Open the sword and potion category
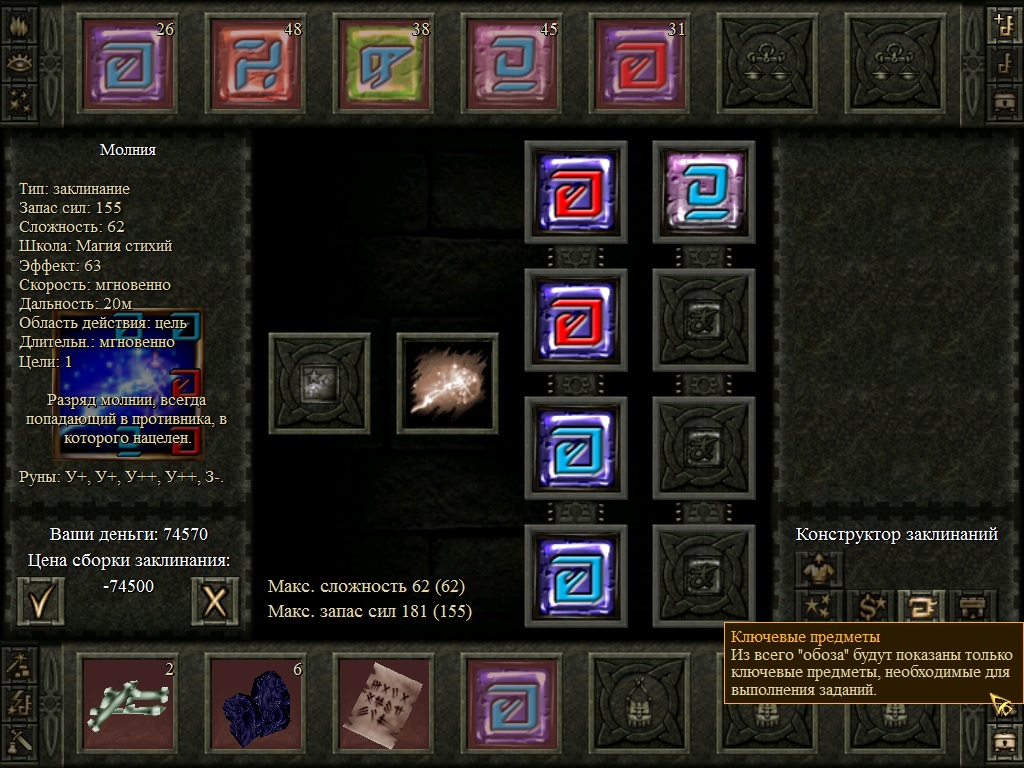 20,740
